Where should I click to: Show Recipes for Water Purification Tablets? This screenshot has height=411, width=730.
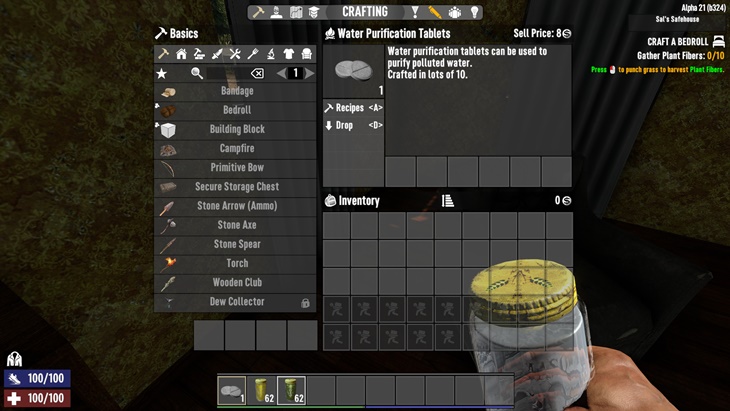coord(352,108)
